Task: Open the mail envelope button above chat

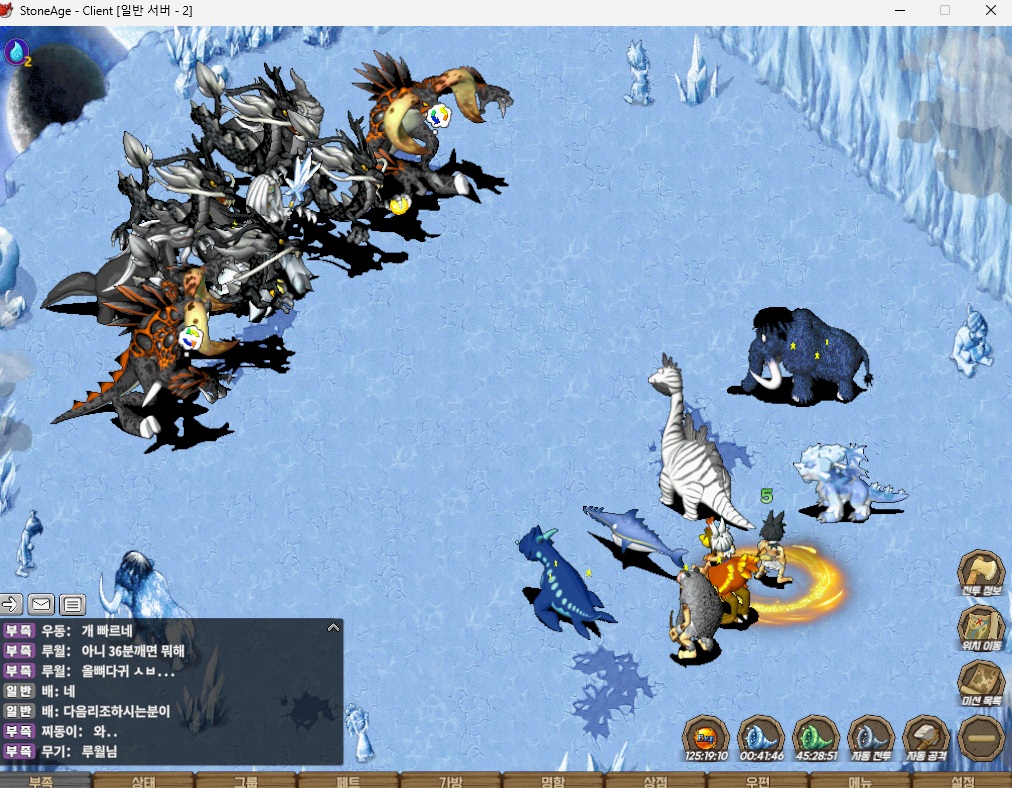Action: [41, 603]
